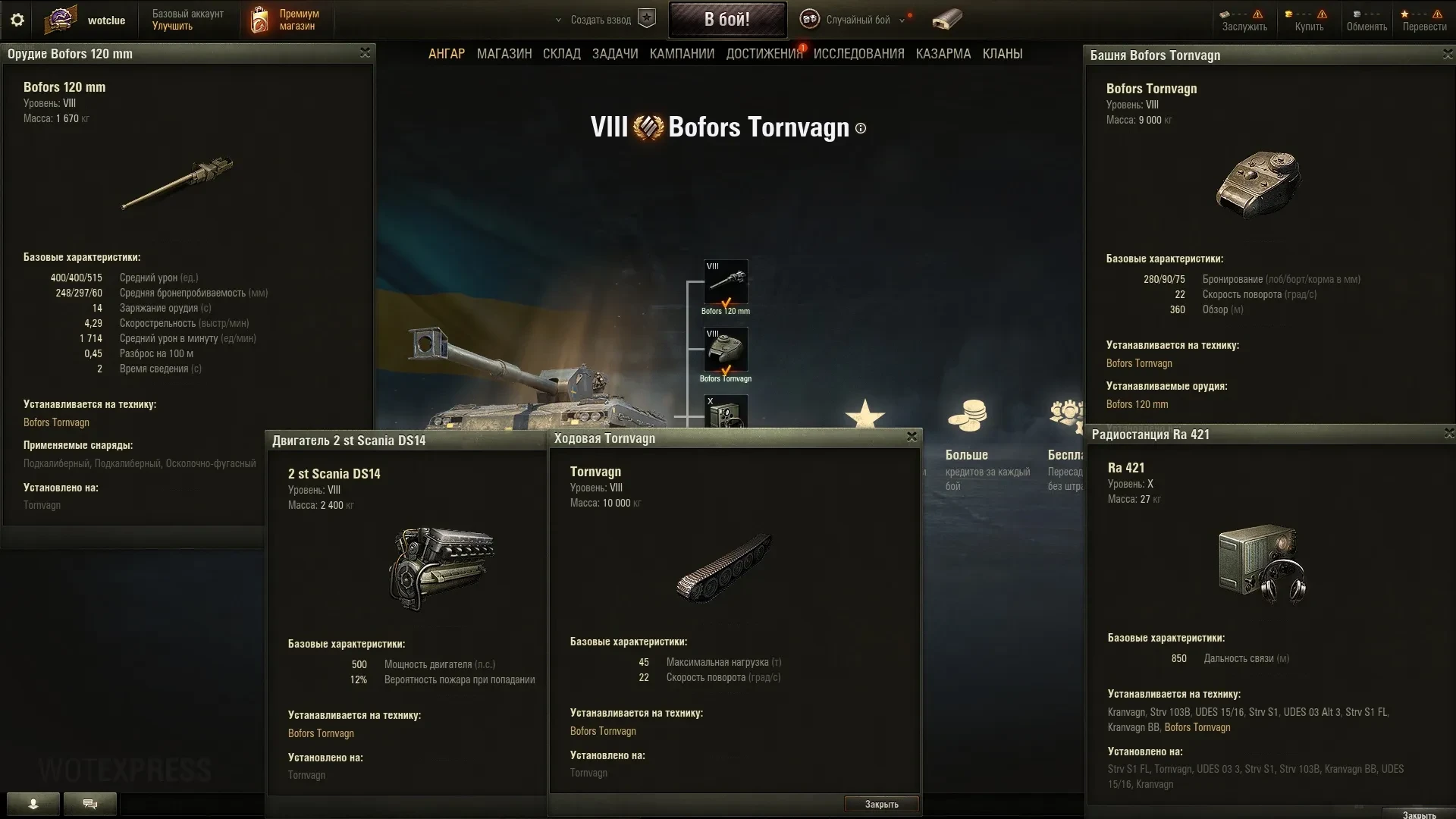This screenshot has width=1456, height=819.
Task: Select the Bofors 120 mm gun module icon
Action: pos(726,282)
